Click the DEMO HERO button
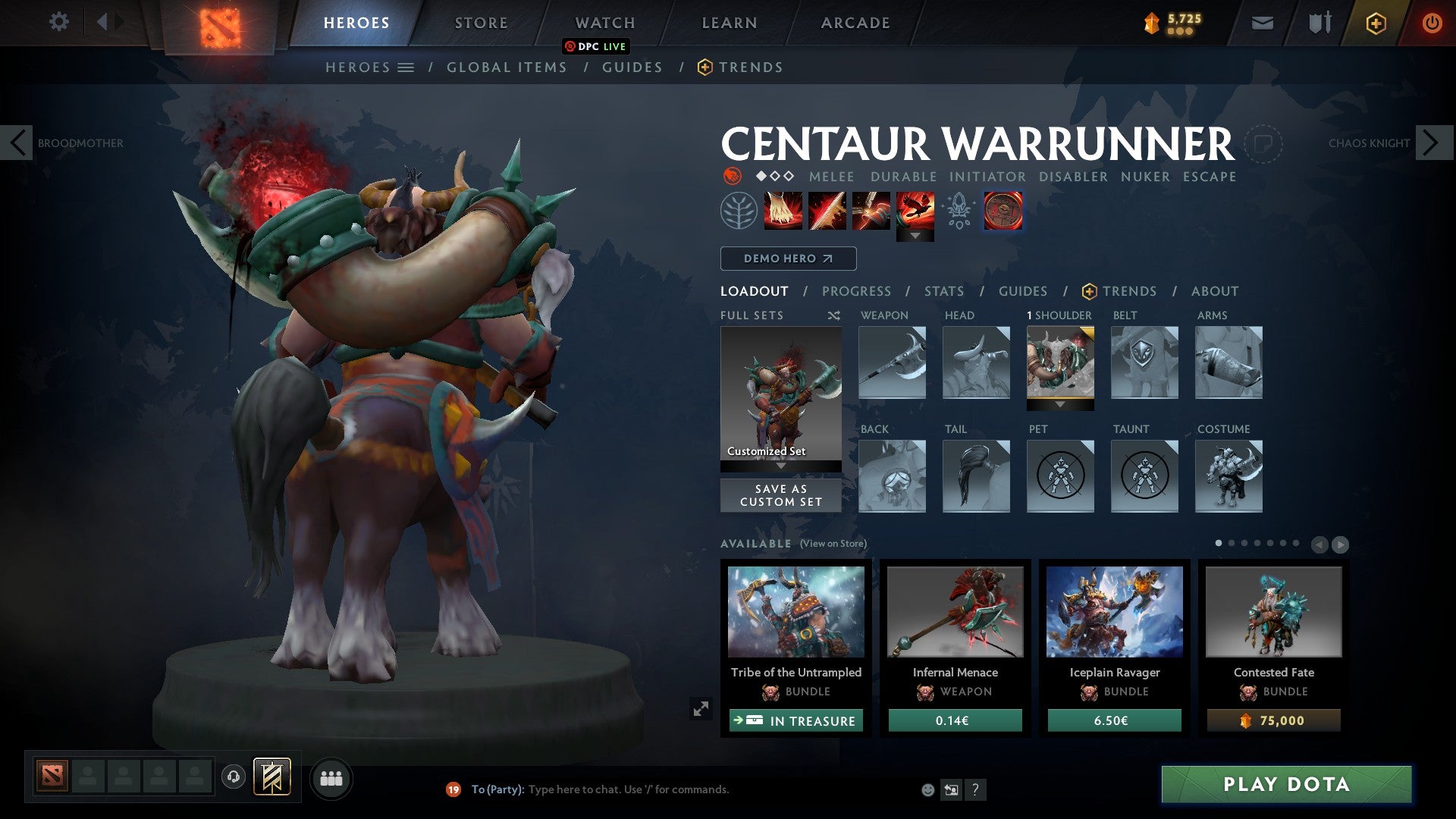 tap(787, 259)
